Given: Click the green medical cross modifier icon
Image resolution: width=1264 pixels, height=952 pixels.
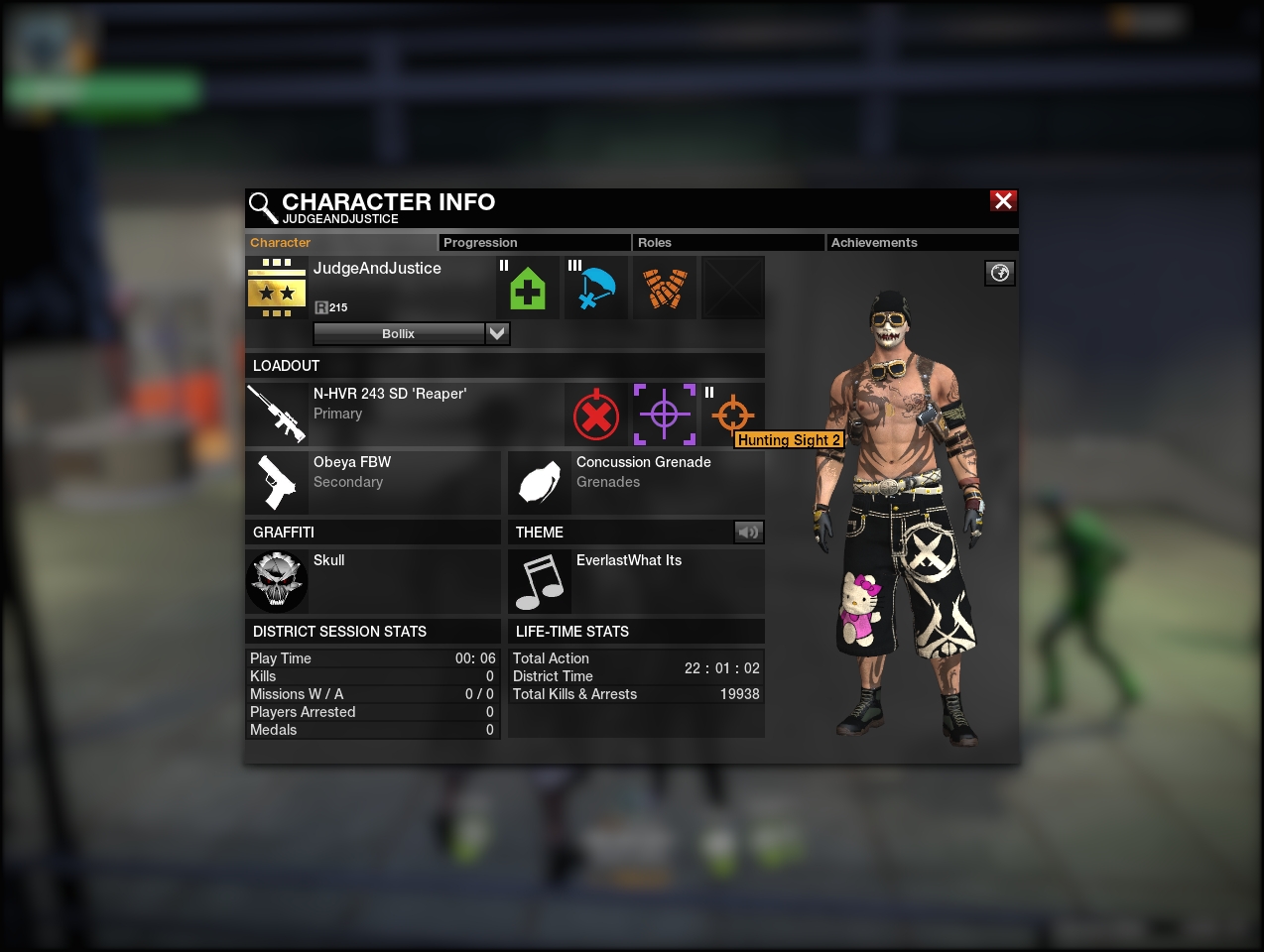Looking at the screenshot, I should click(528, 289).
